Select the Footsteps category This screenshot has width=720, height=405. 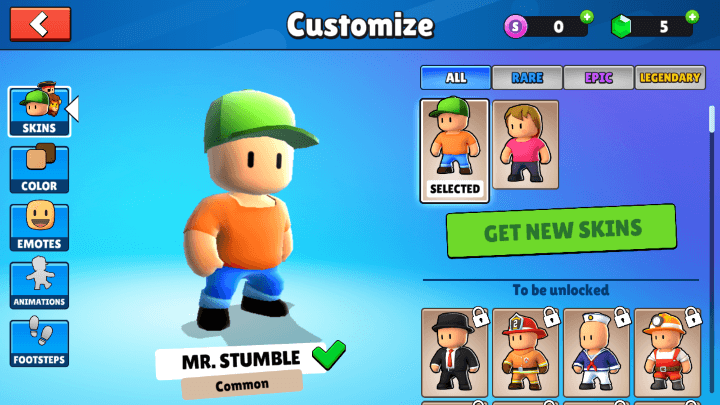tap(39, 343)
